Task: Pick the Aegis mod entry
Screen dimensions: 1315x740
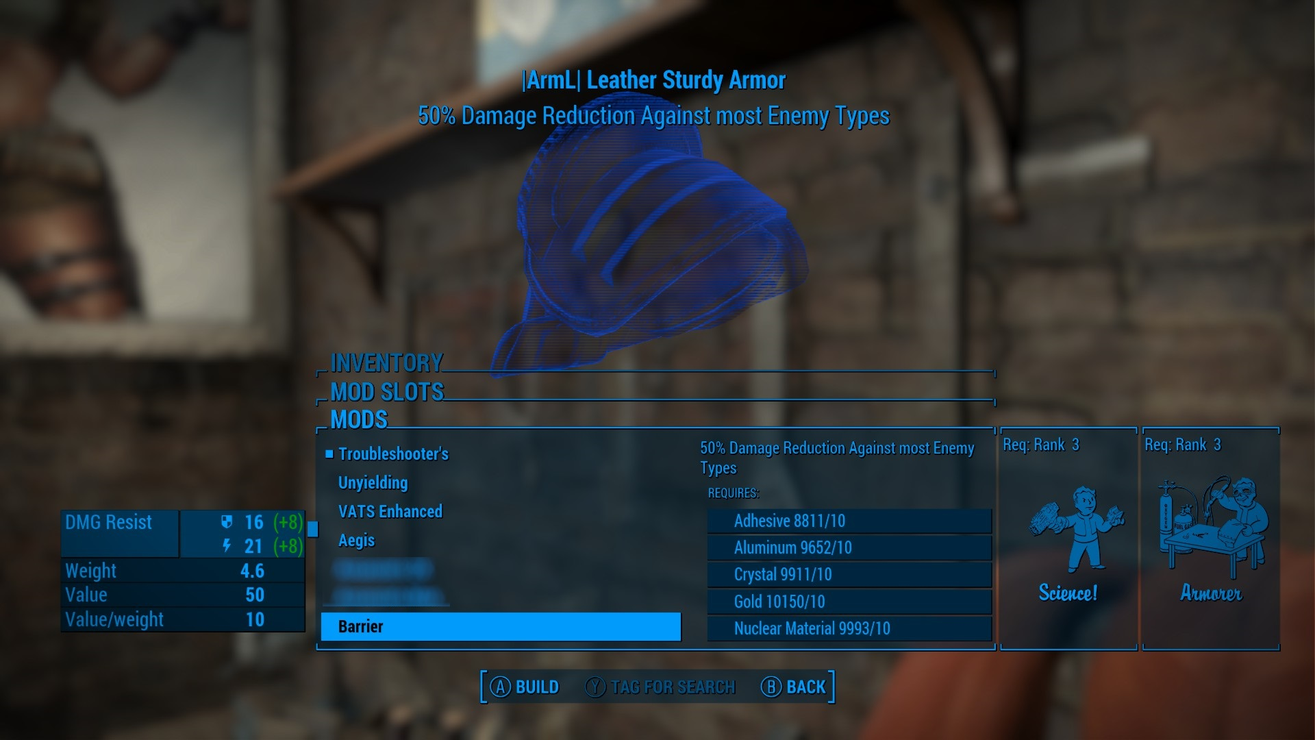Action: pyautogui.click(x=357, y=541)
